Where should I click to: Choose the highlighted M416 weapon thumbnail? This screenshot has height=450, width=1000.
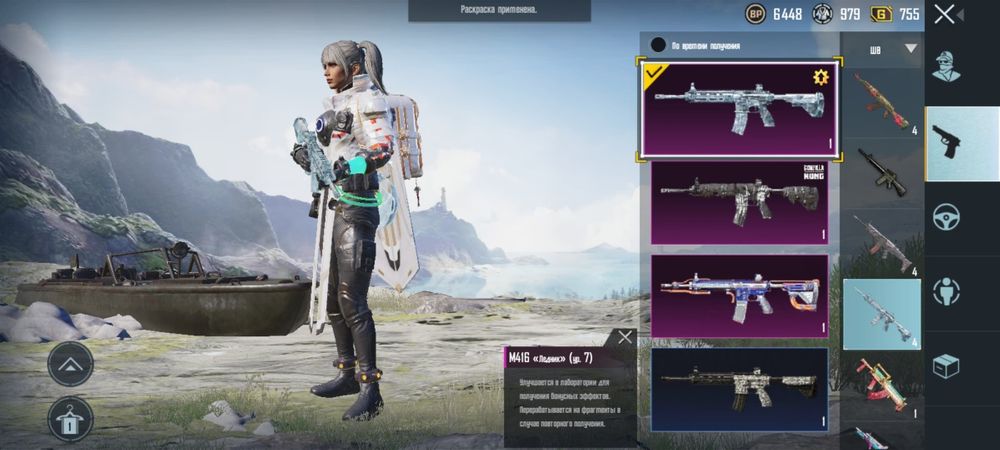point(881,313)
